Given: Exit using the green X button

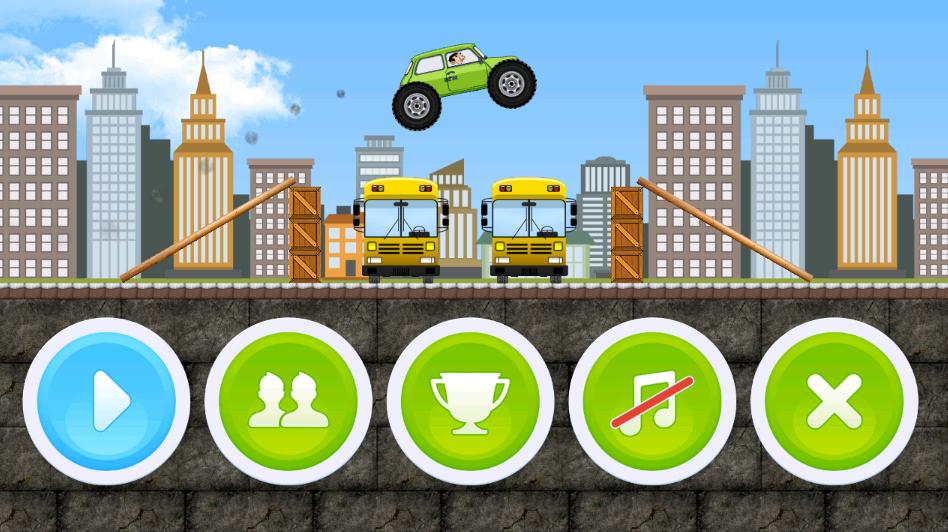Looking at the screenshot, I should pyautogui.click(x=834, y=402).
